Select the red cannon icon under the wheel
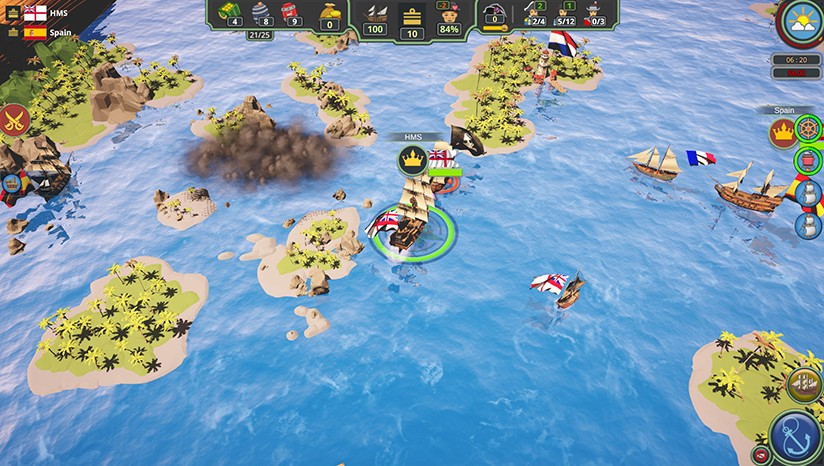Screen dimensions: 824x466 [x=807, y=161]
